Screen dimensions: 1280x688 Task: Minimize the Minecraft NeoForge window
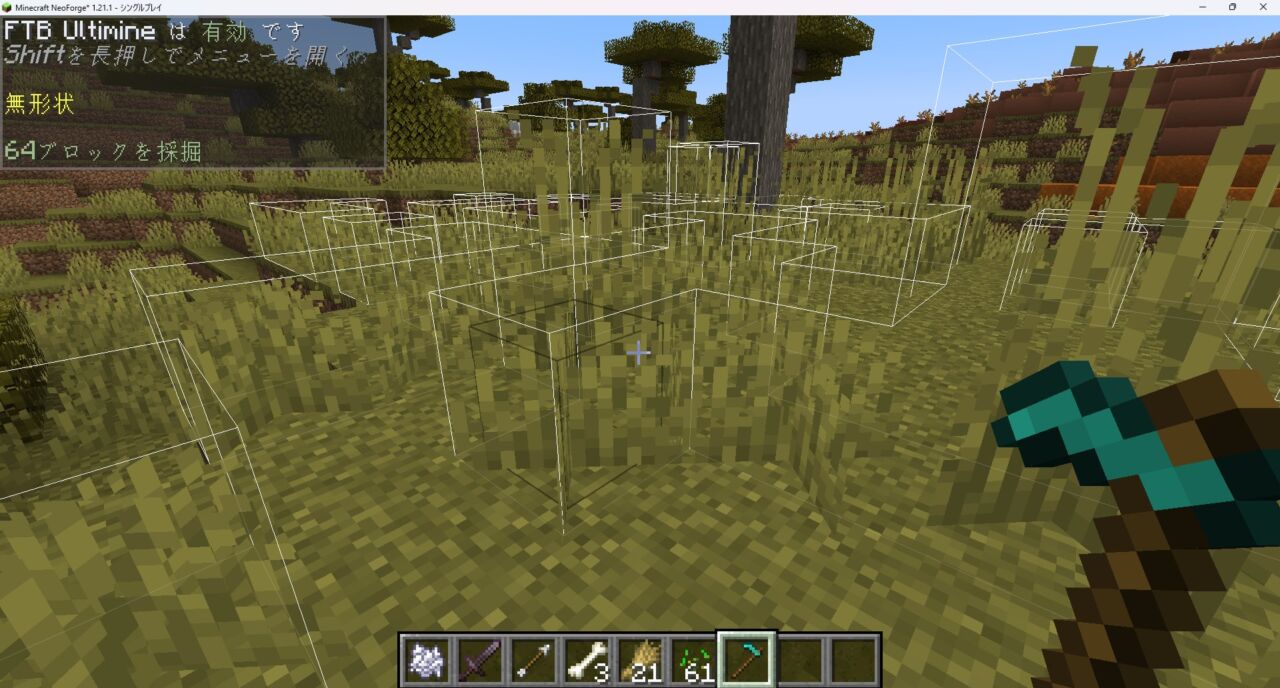(1203, 7)
